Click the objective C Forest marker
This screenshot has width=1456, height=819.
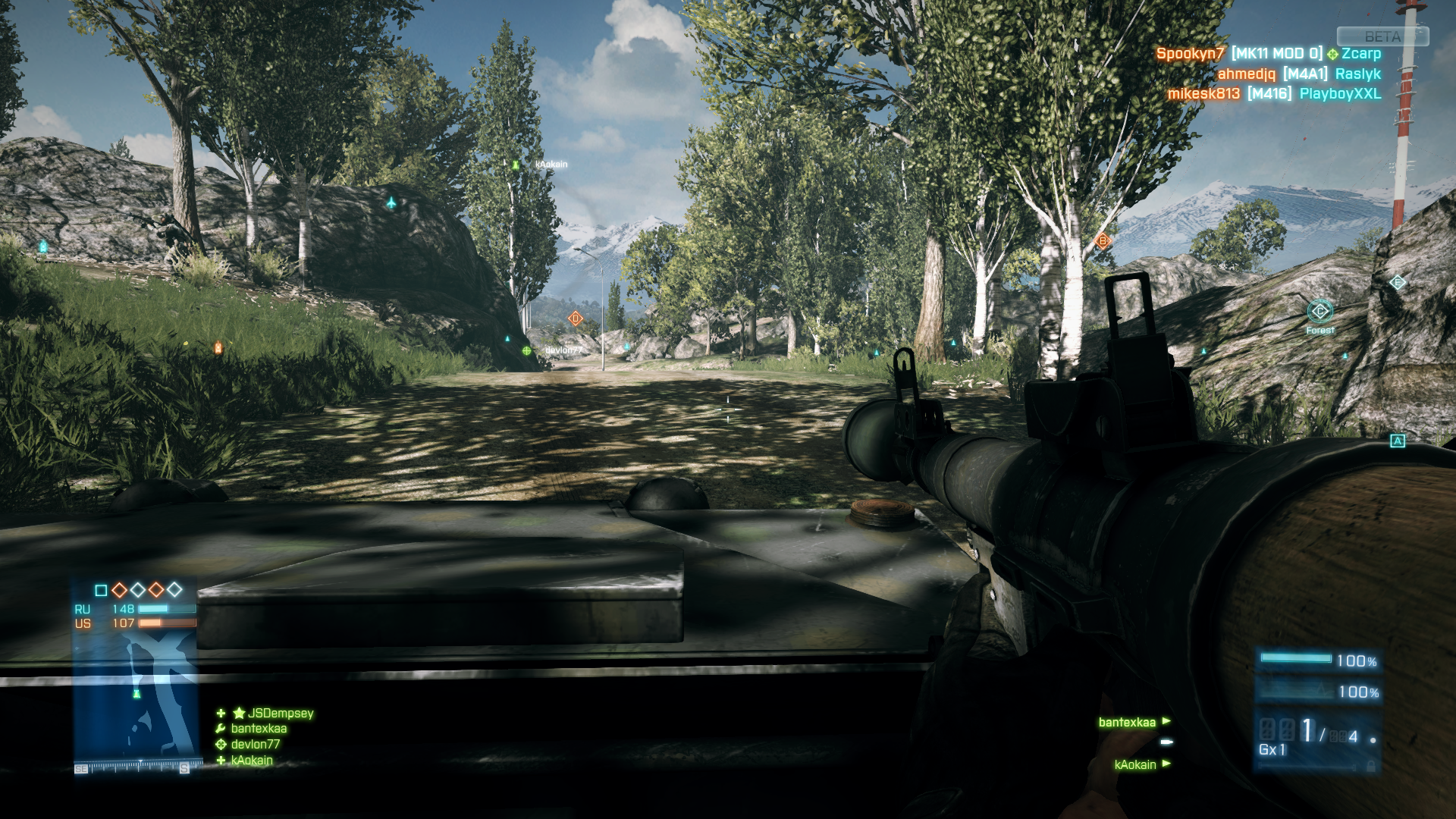(1319, 311)
